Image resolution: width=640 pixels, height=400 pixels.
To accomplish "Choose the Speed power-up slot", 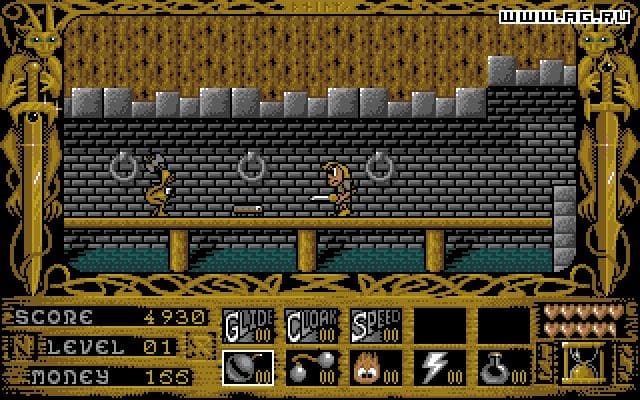I will [375, 324].
